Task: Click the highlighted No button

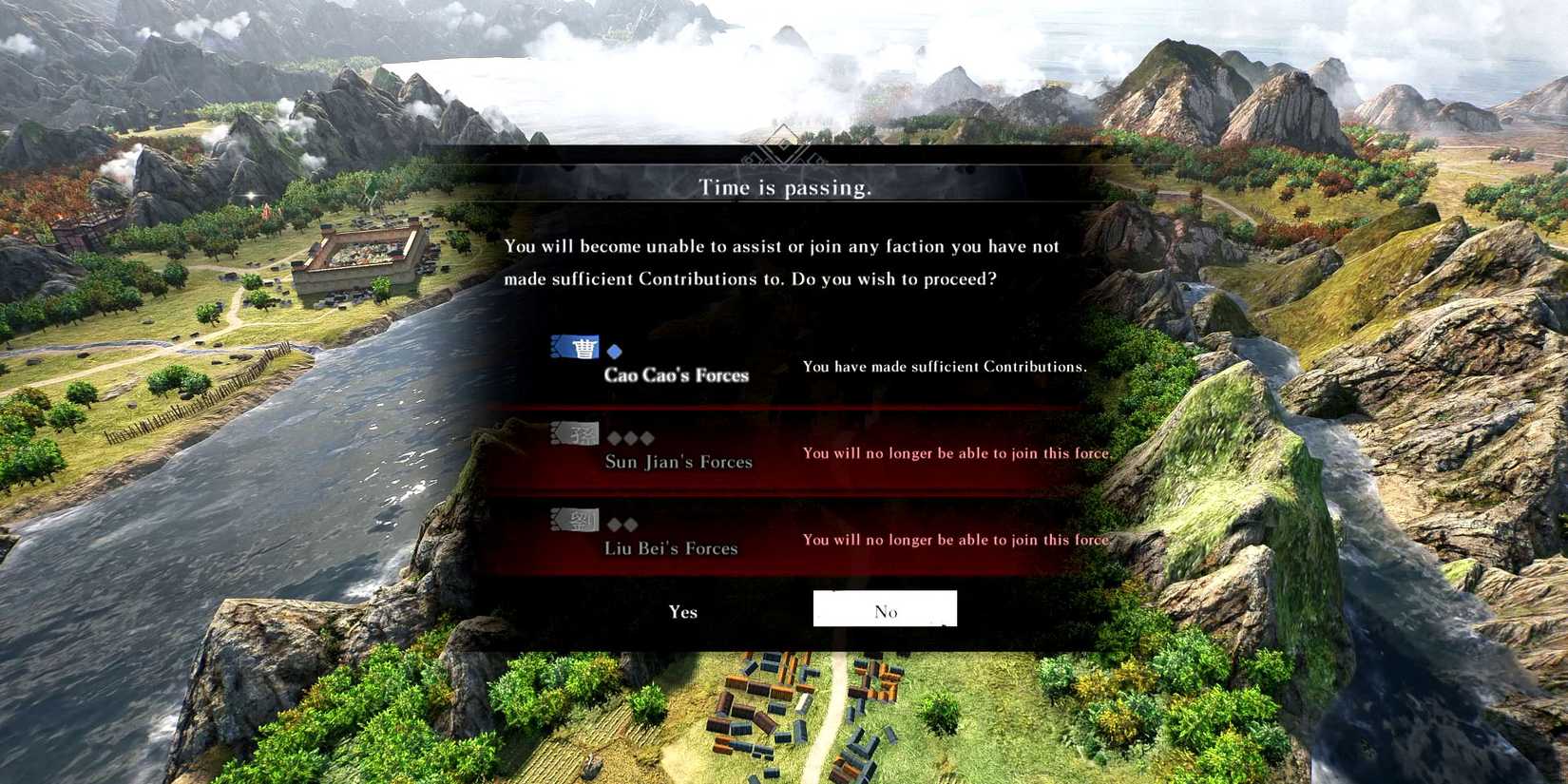Action: [x=885, y=610]
